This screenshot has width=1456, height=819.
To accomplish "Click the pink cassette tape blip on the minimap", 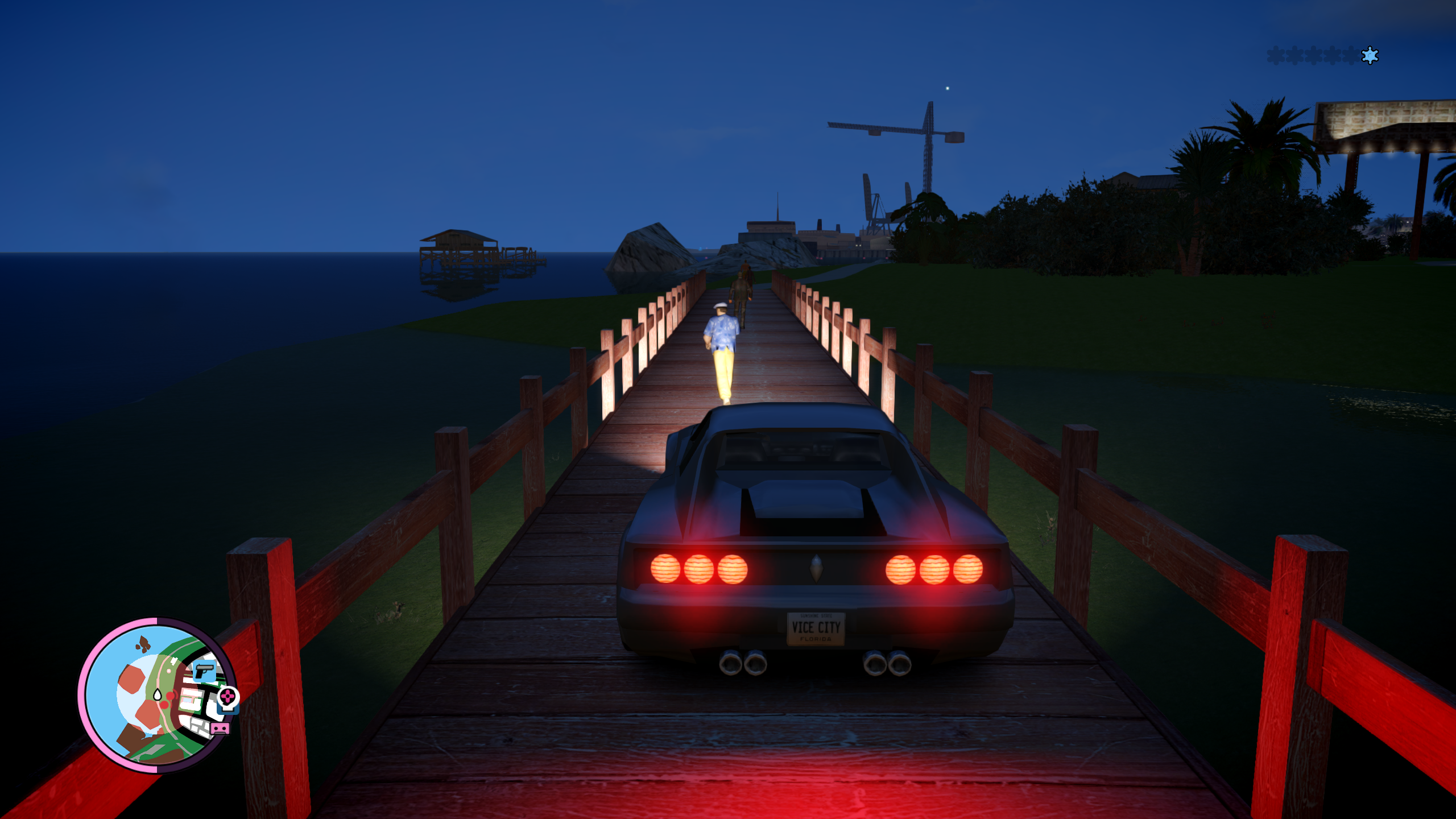I will [220, 728].
